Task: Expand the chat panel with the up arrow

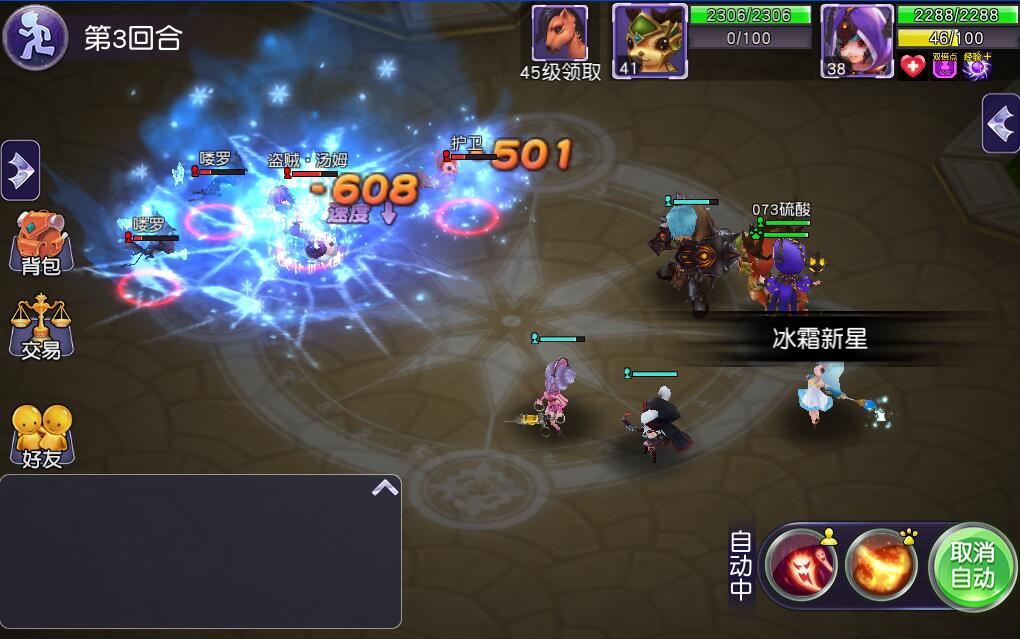Action: [385, 488]
